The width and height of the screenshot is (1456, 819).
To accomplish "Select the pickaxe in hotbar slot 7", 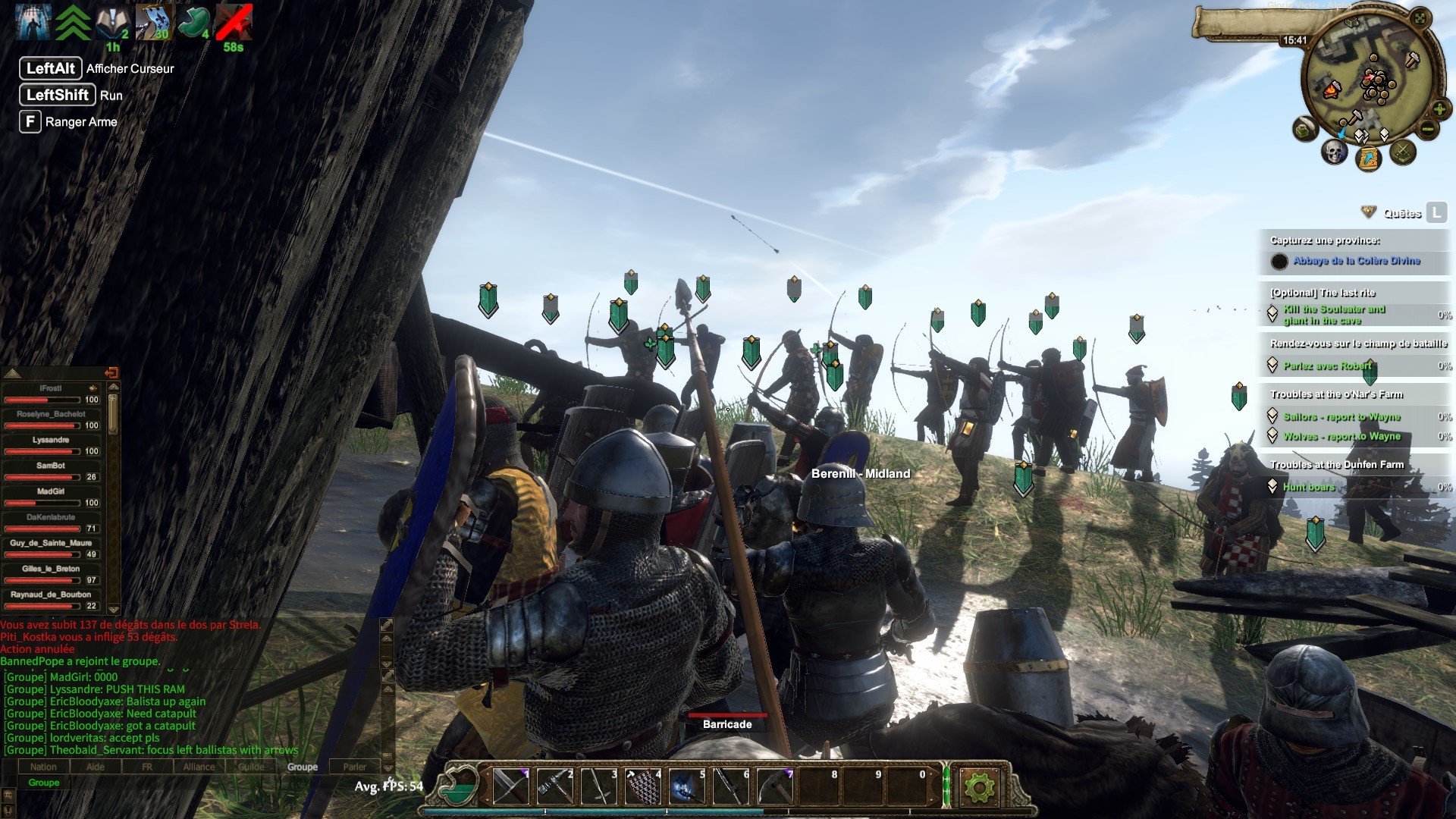I will click(774, 786).
